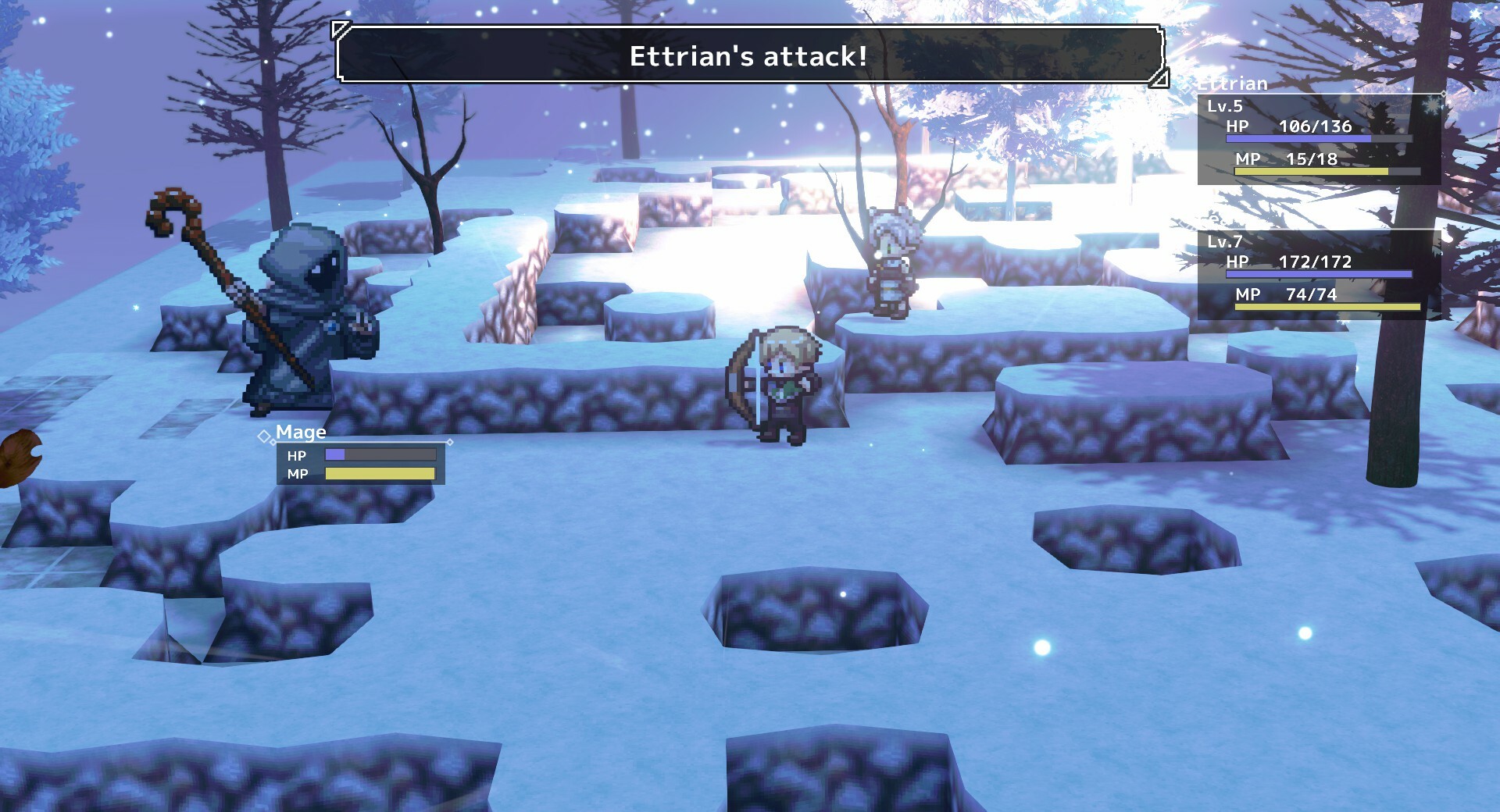This screenshot has width=1500, height=812.
Task: Select the Lv.5 label in Ettrian's panel
Action: coord(1225,107)
